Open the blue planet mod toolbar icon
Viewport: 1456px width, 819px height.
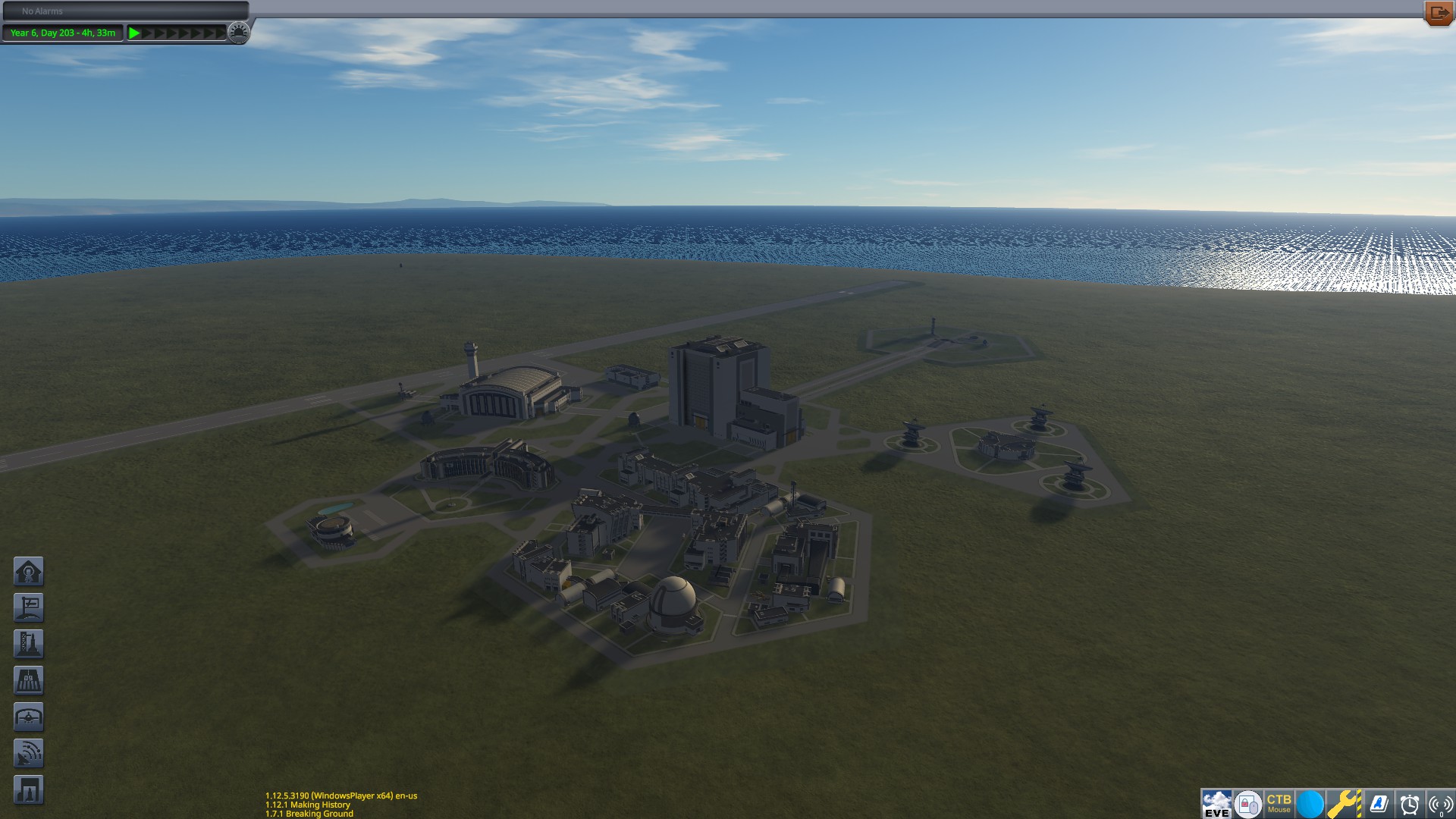[1310, 802]
